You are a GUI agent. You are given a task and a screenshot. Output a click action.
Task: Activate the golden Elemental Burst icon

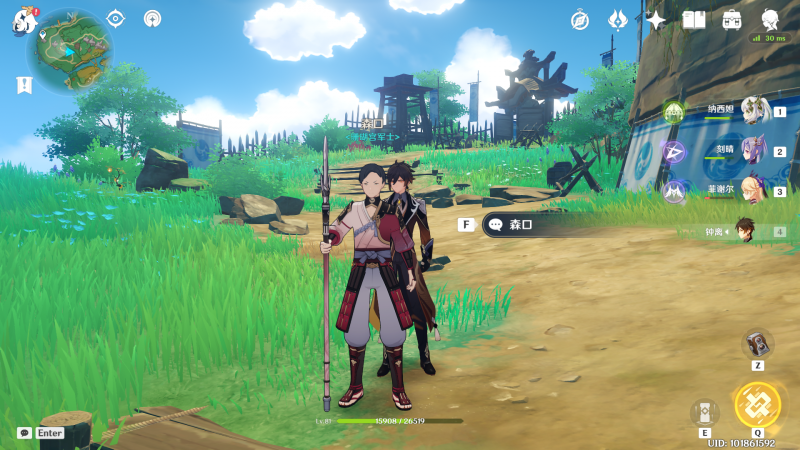(756, 404)
